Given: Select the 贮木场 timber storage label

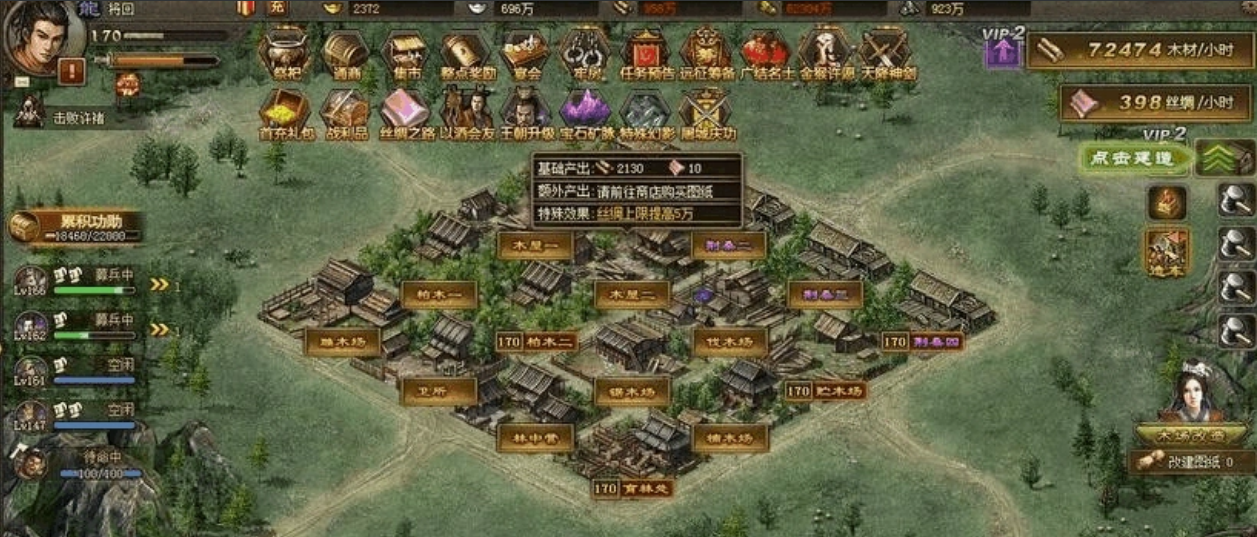Looking at the screenshot, I should pyautogui.click(x=838, y=391).
